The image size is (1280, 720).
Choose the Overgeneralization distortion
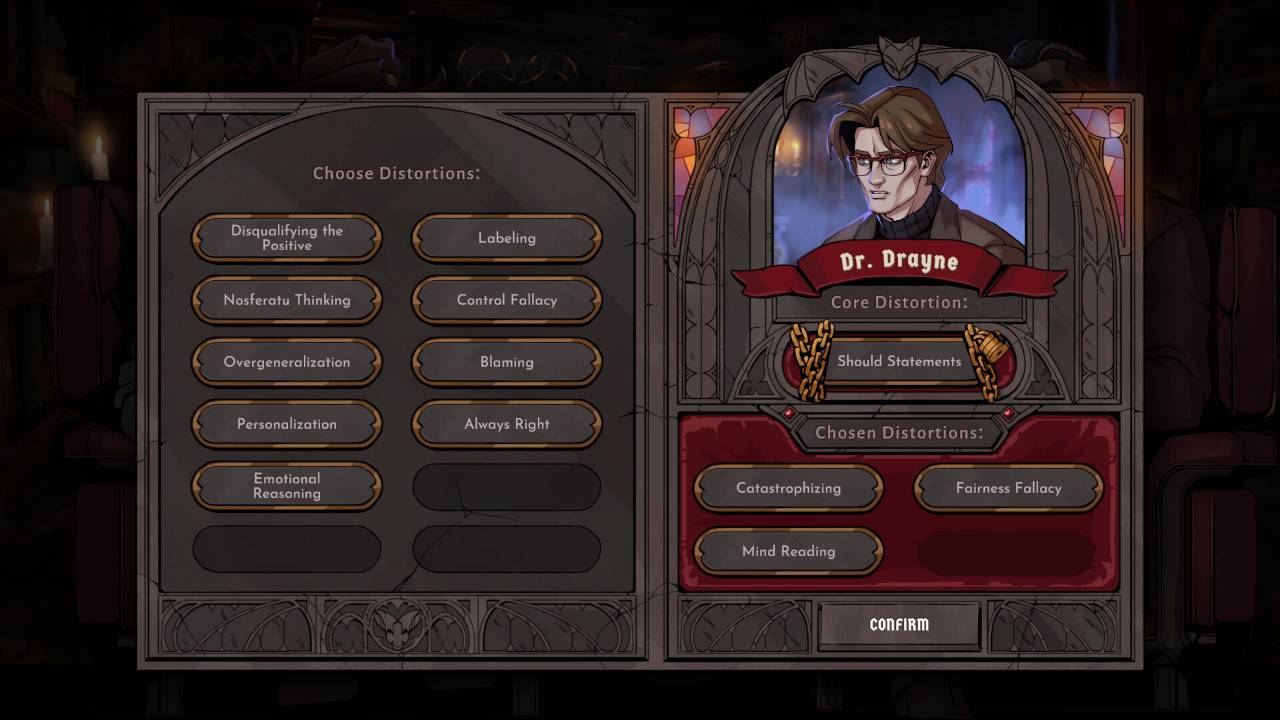tap(286, 362)
